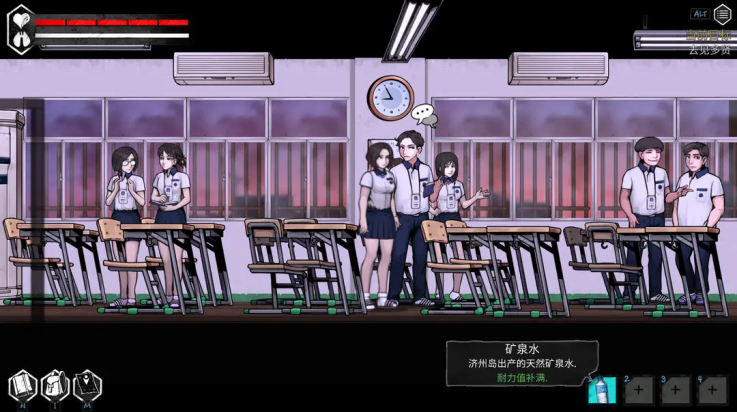
Task: Select the empty quick slot numbered 3
Action: (x=675, y=390)
